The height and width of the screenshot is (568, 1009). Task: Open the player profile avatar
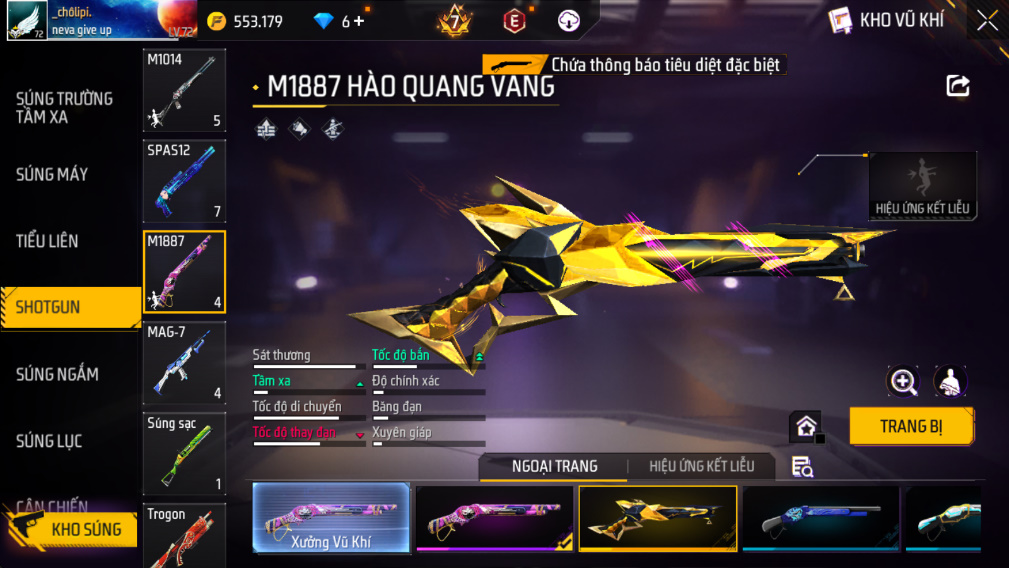pos(27,20)
